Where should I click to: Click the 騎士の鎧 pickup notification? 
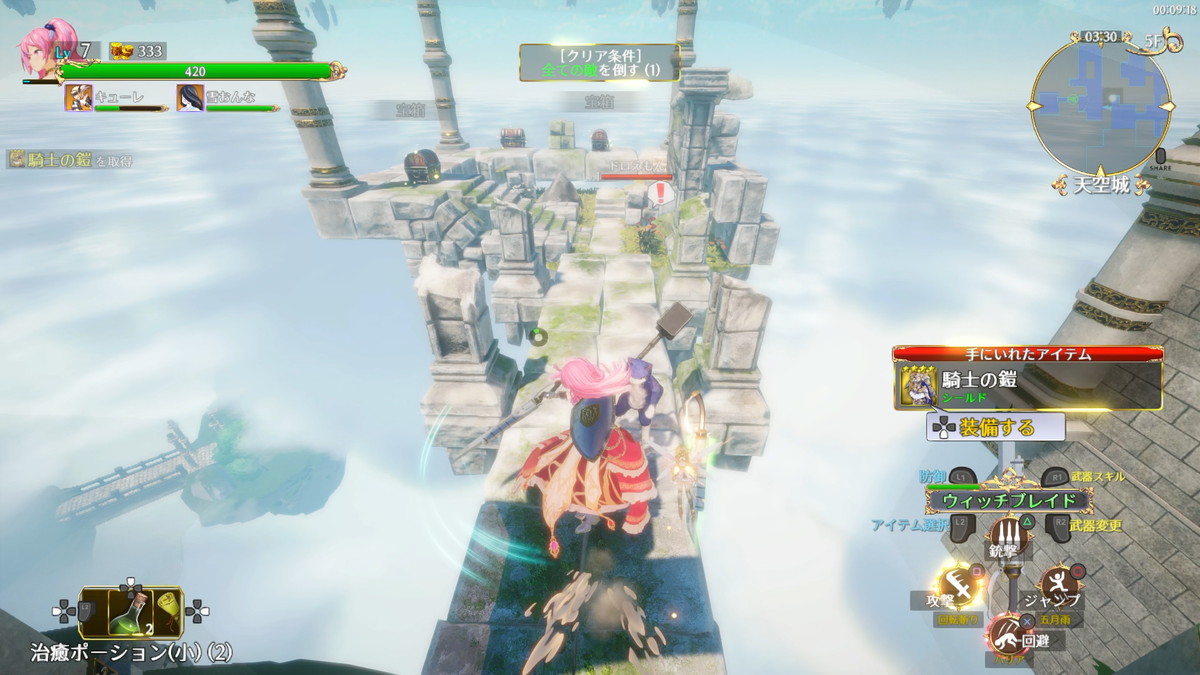pyautogui.click(x=70, y=159)
